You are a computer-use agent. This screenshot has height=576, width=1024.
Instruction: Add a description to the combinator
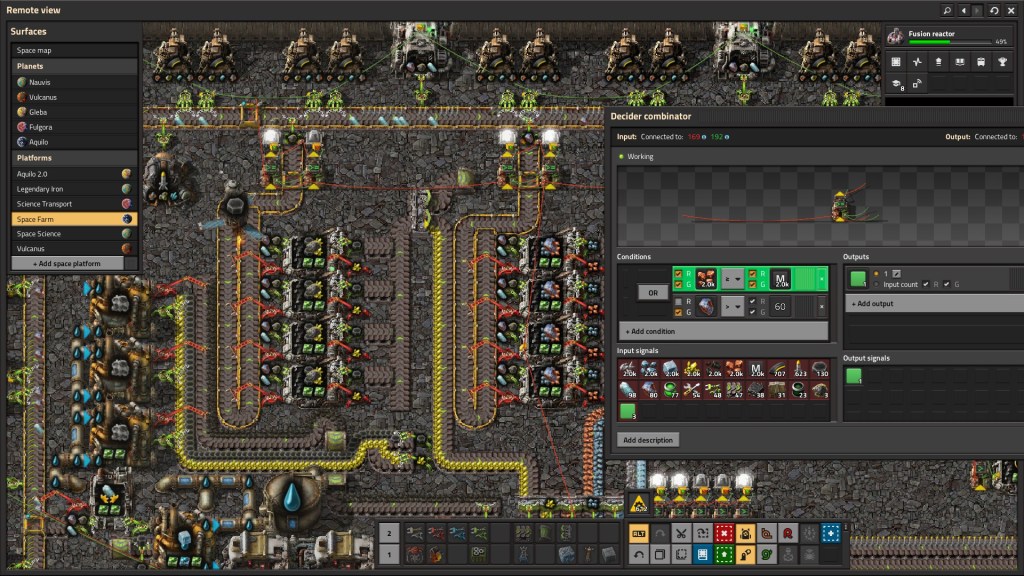coord(648,440)
